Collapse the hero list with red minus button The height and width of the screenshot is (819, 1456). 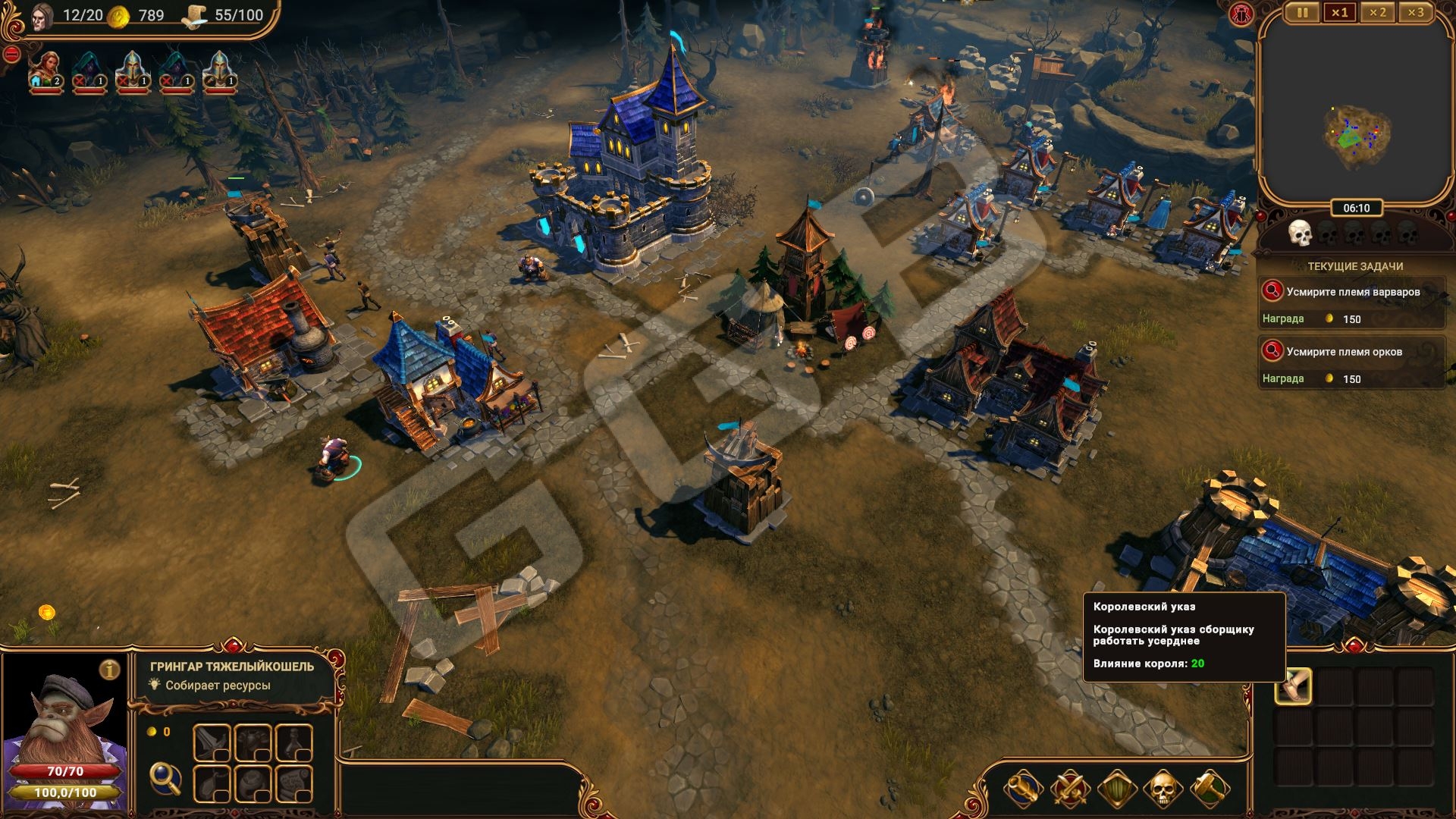11,55
